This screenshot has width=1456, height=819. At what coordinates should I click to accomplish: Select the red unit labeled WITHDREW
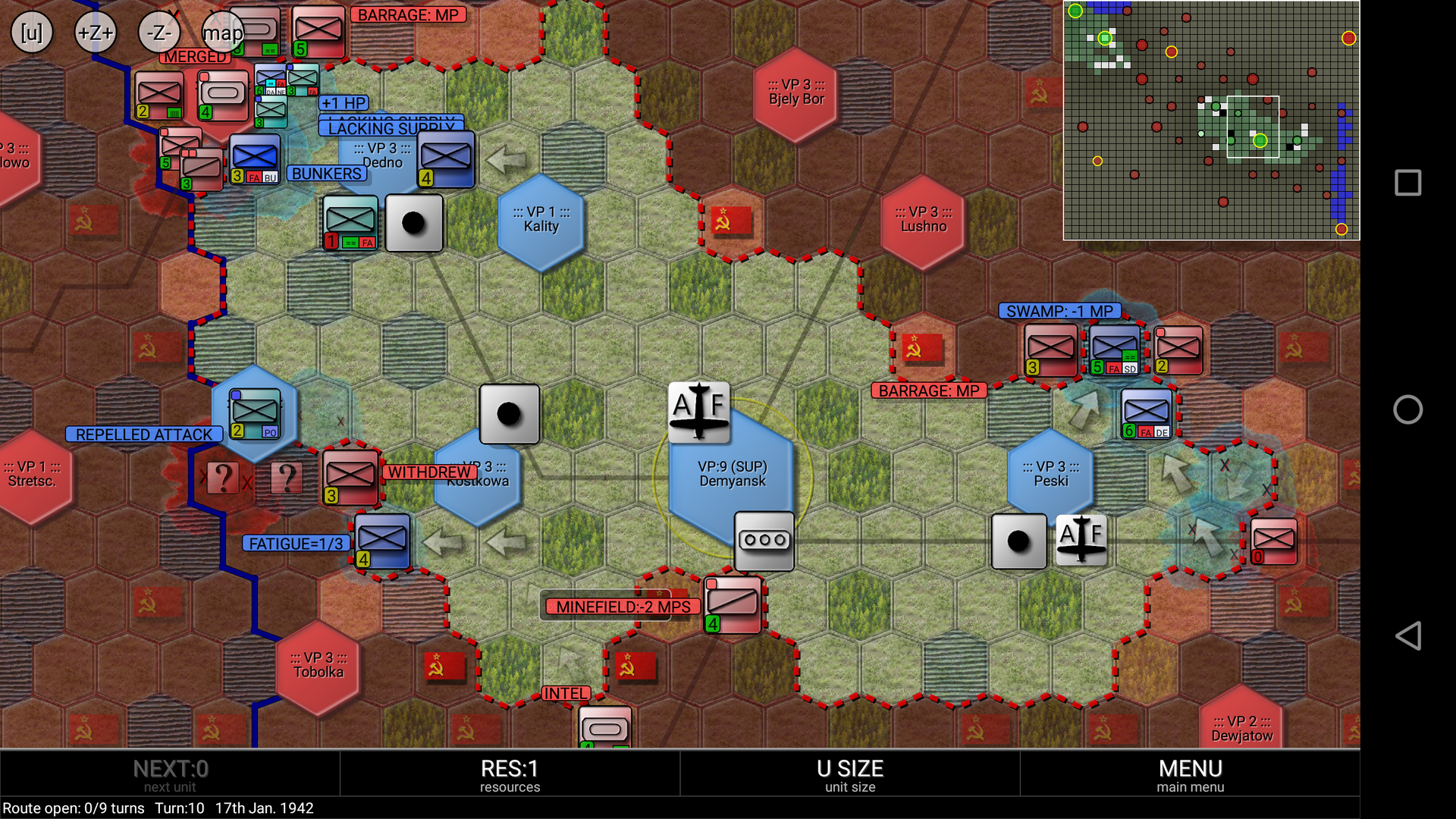coord(349,476)
